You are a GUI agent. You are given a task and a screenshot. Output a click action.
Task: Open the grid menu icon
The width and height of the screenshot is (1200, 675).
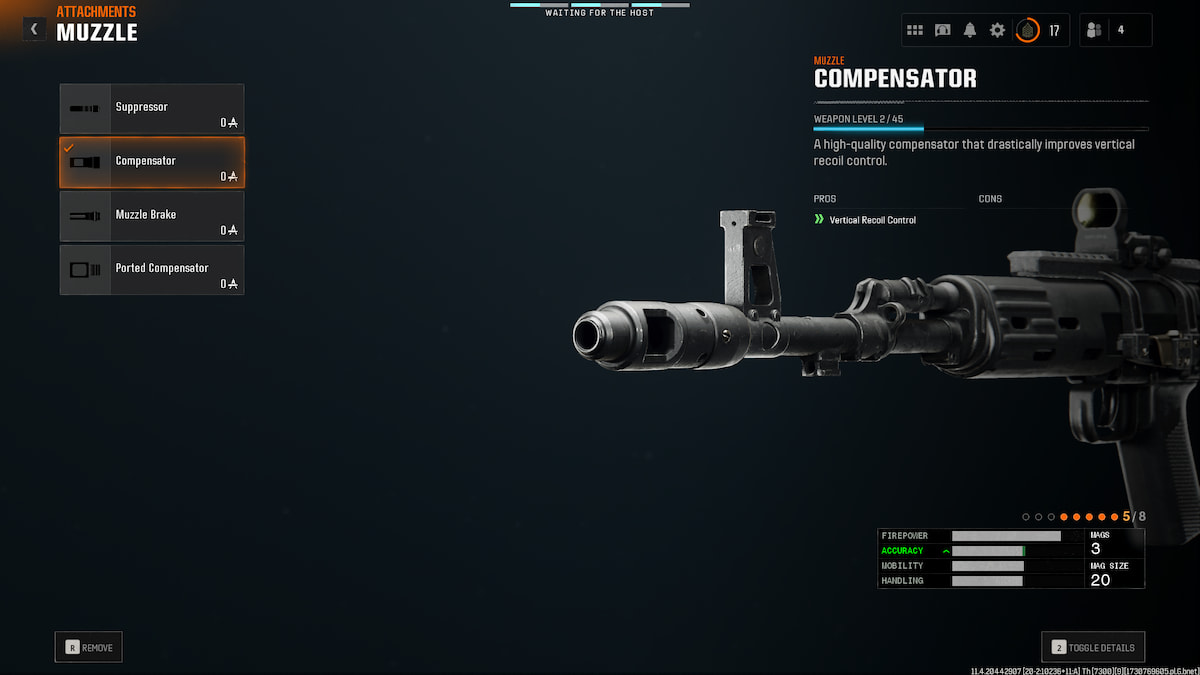(915, 30)
